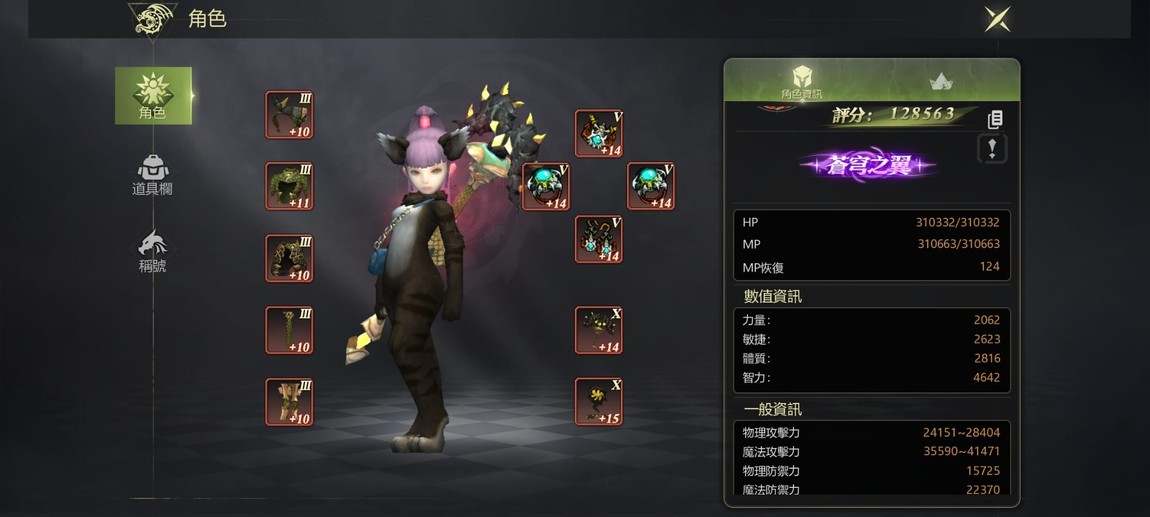
Task: Inspect the +15 grade X equipment slot
Action: point(599,401)
